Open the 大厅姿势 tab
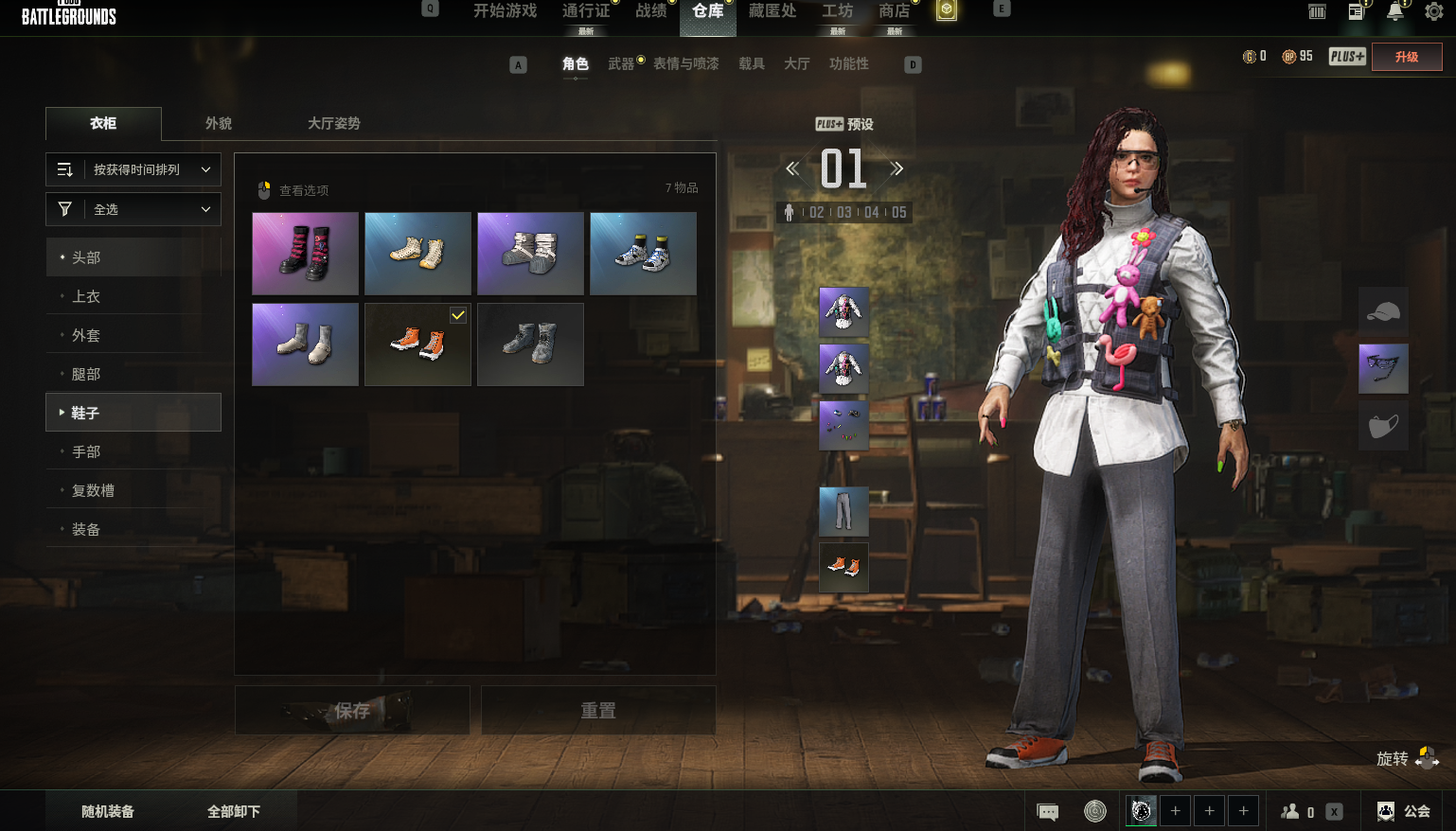Viewport: 1456px width, 831px height. 333,123
